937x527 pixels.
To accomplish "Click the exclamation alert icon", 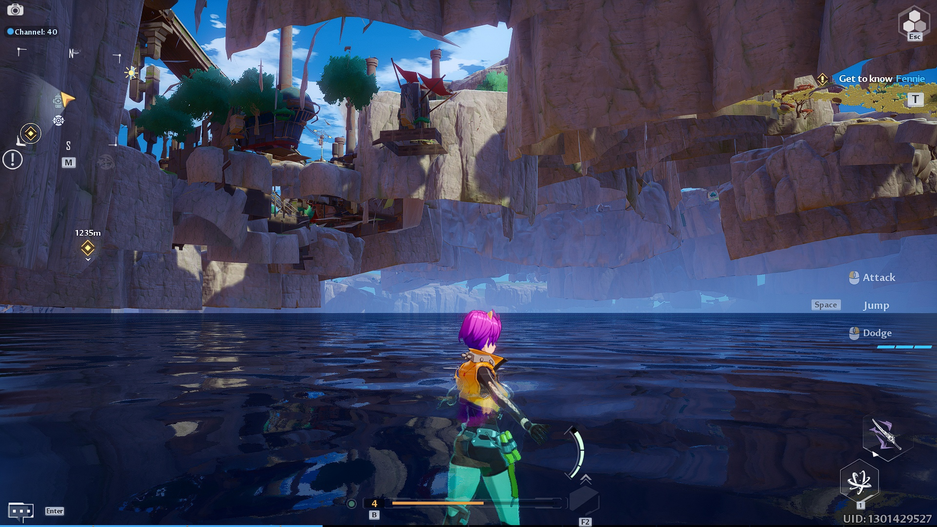I will (x=12, y=159).
